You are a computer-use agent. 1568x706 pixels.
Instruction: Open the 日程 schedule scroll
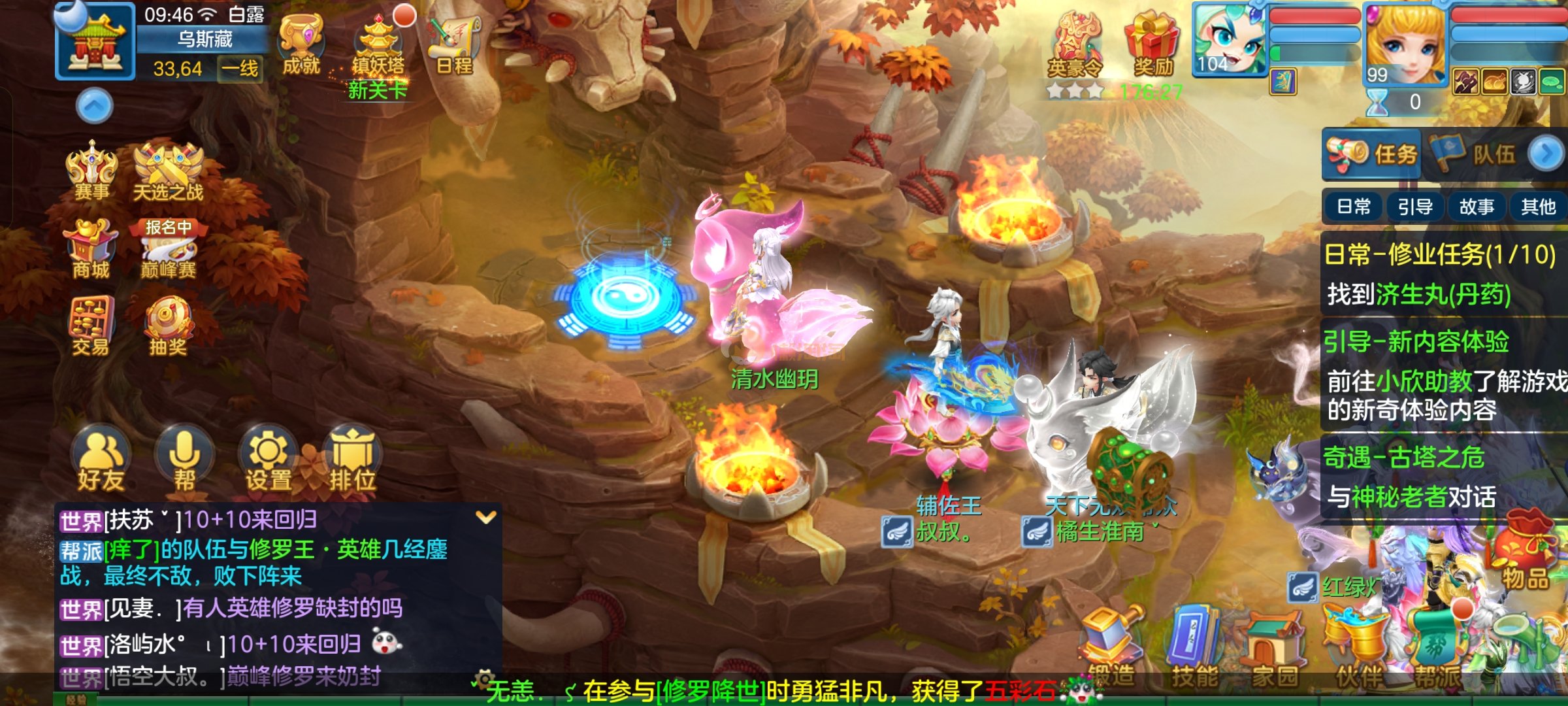click(454, 44)
